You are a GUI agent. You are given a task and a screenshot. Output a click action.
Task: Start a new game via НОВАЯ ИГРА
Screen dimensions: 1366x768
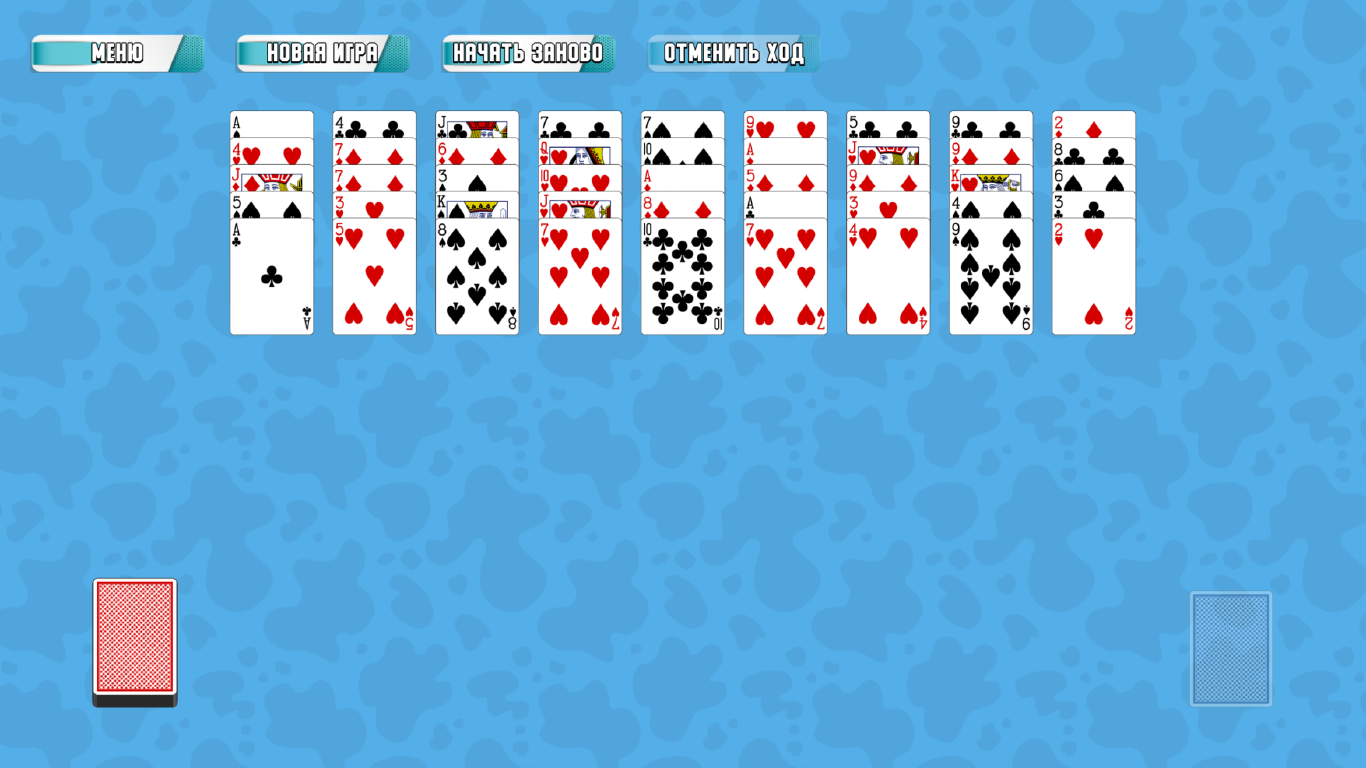tap(322, 53)
